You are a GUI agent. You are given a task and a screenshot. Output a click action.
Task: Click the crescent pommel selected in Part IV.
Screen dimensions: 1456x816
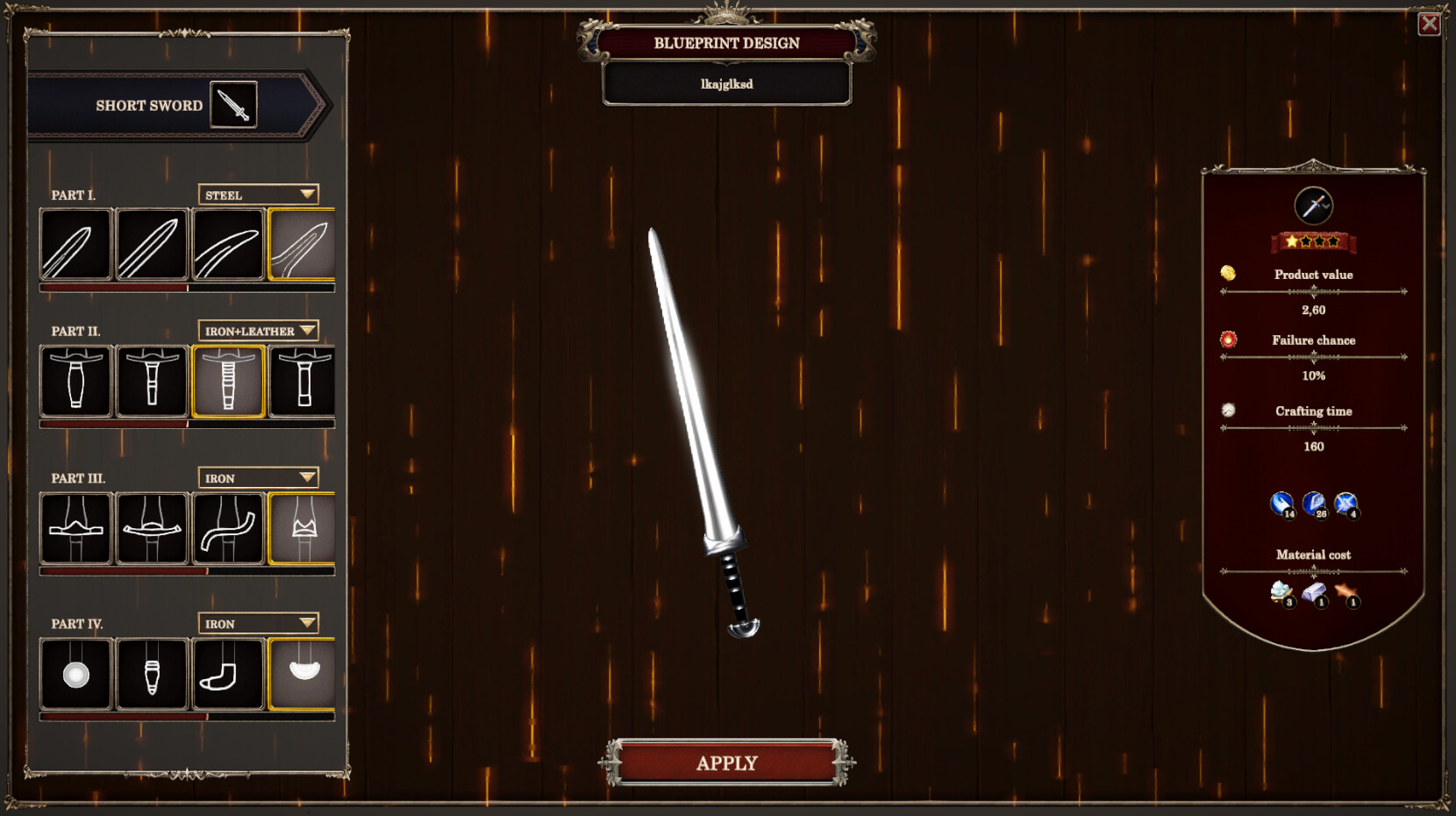tap(302, 672)
